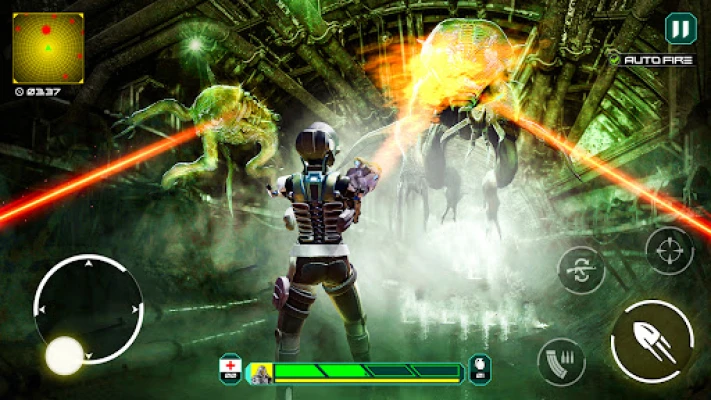This screenshot has width=711, height=400.
Task: Click the yellow radar minimap
Action: coord(47,47)
